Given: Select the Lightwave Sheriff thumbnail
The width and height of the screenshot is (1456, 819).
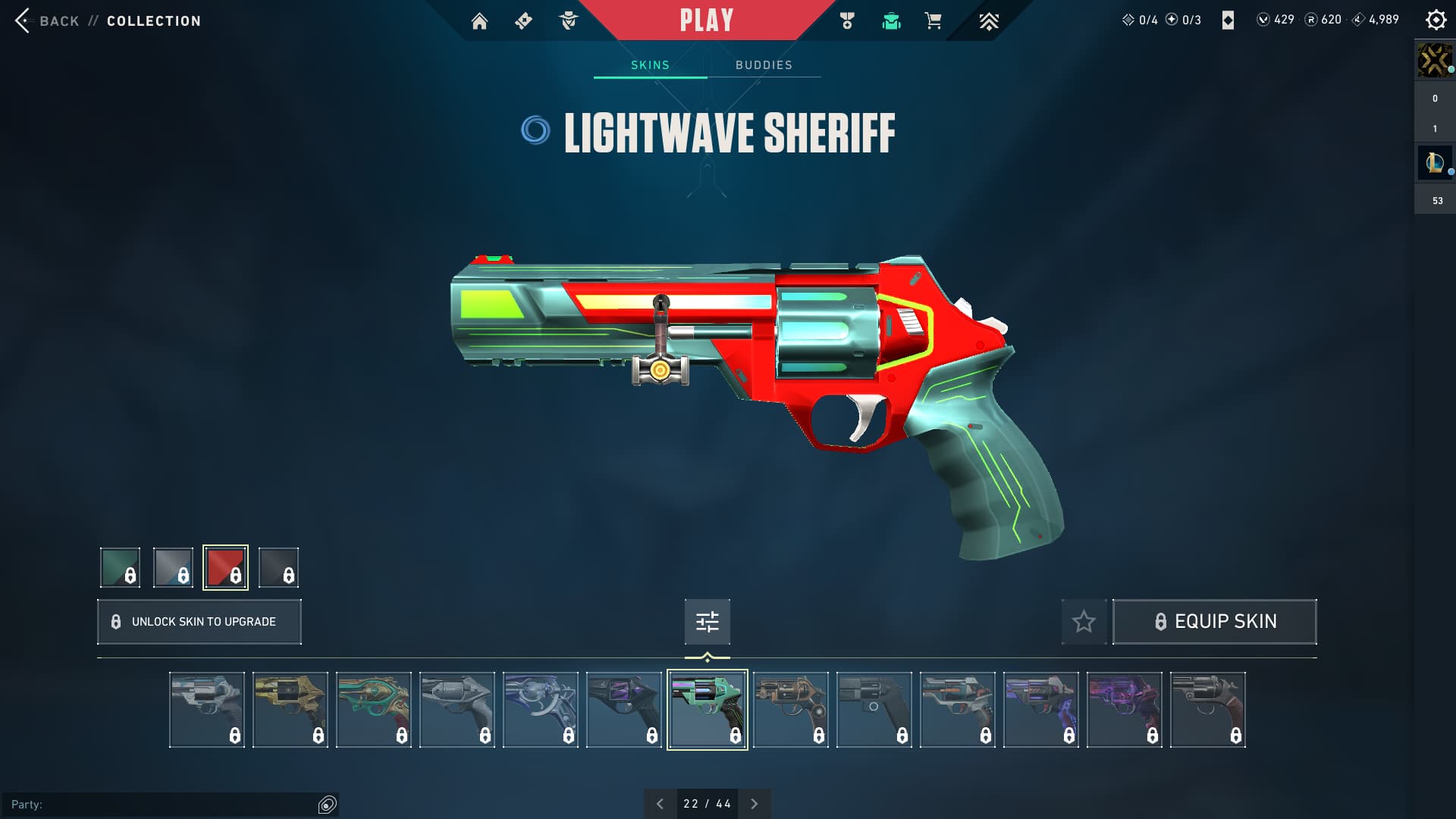Looking at the screenshot, I should pos(707,710).
